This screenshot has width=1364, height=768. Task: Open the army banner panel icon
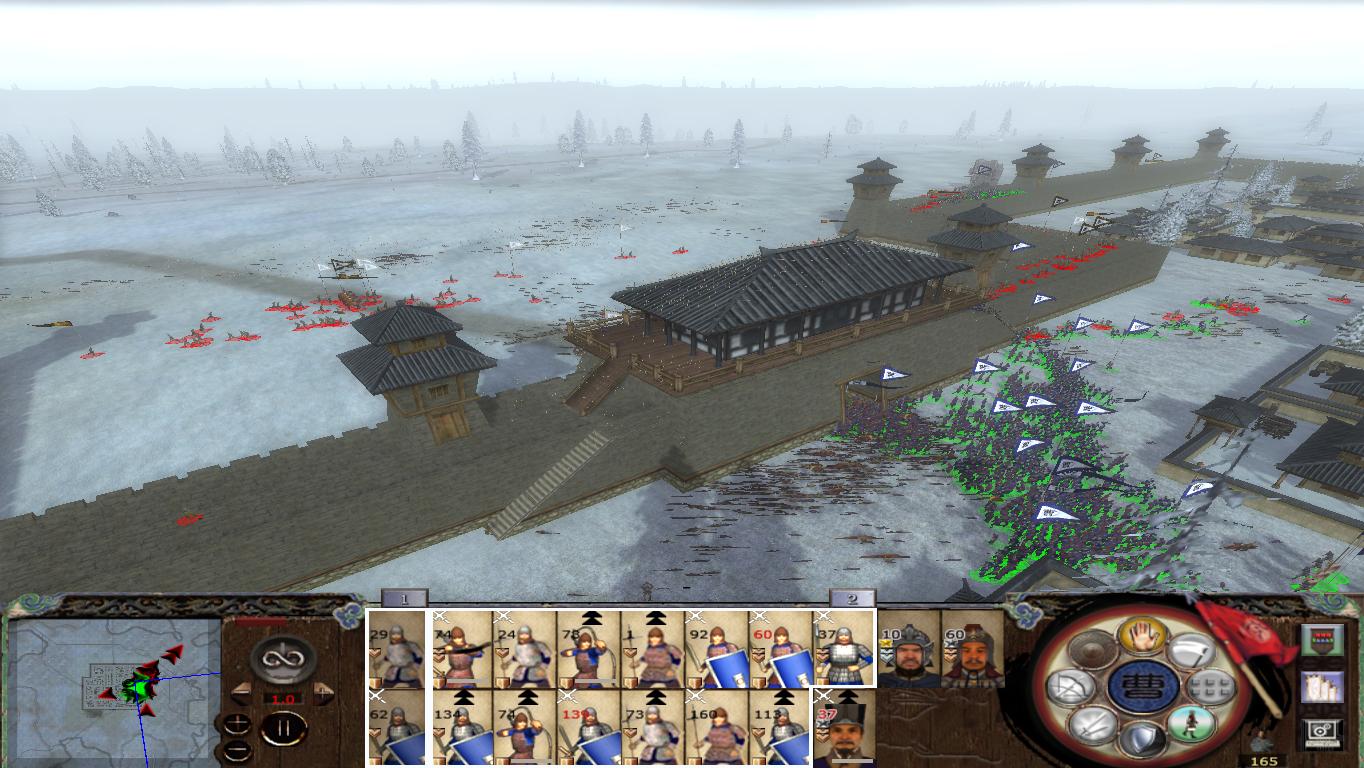[1323, 640]
